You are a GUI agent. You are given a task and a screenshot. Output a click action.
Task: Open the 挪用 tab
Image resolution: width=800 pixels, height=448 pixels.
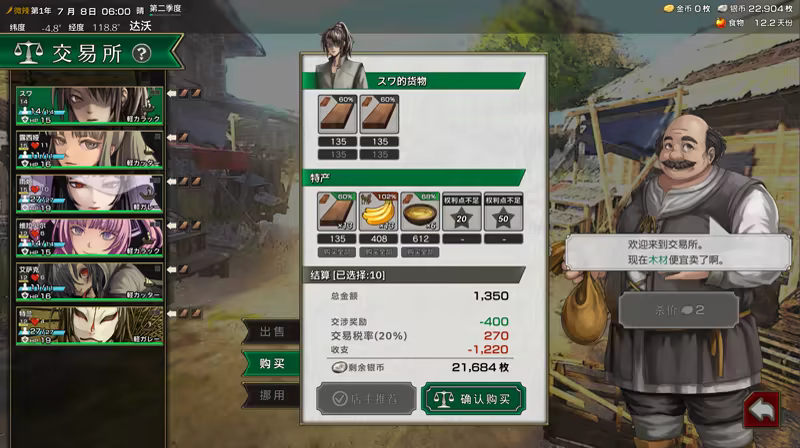(272, 395)
